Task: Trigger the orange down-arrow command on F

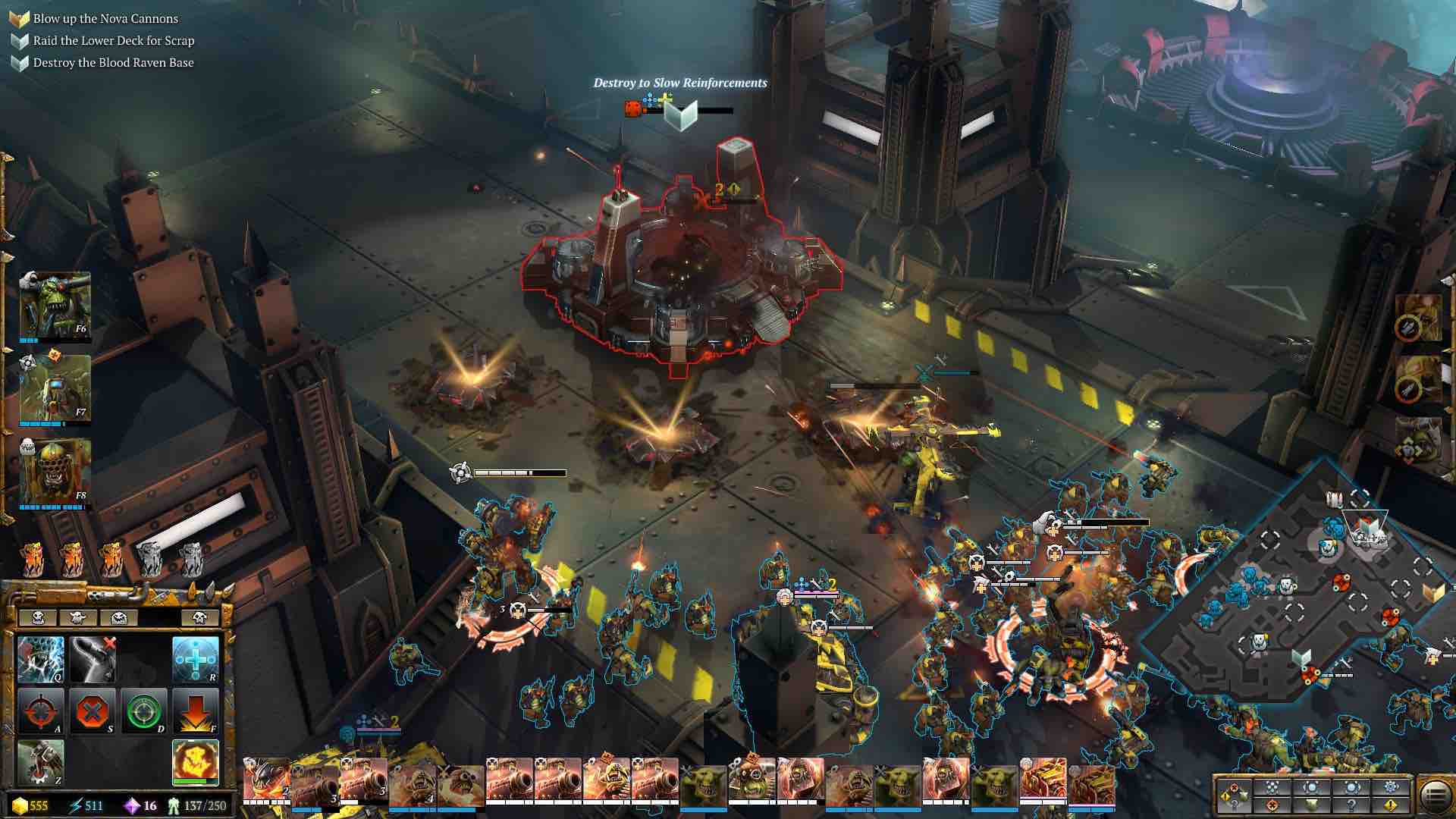Action: [196, 712]
